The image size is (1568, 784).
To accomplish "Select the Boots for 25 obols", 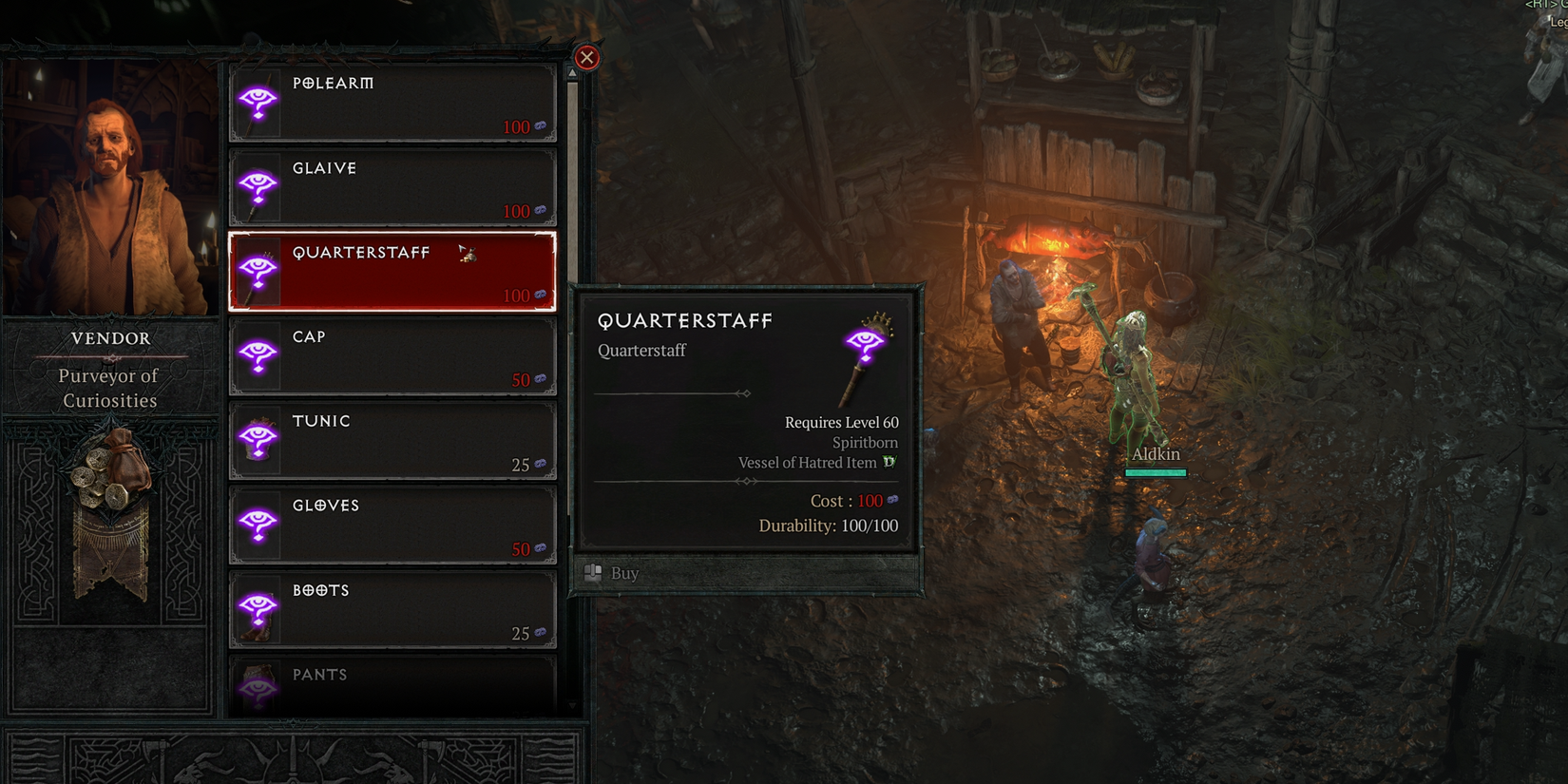I will click(392, 610).
